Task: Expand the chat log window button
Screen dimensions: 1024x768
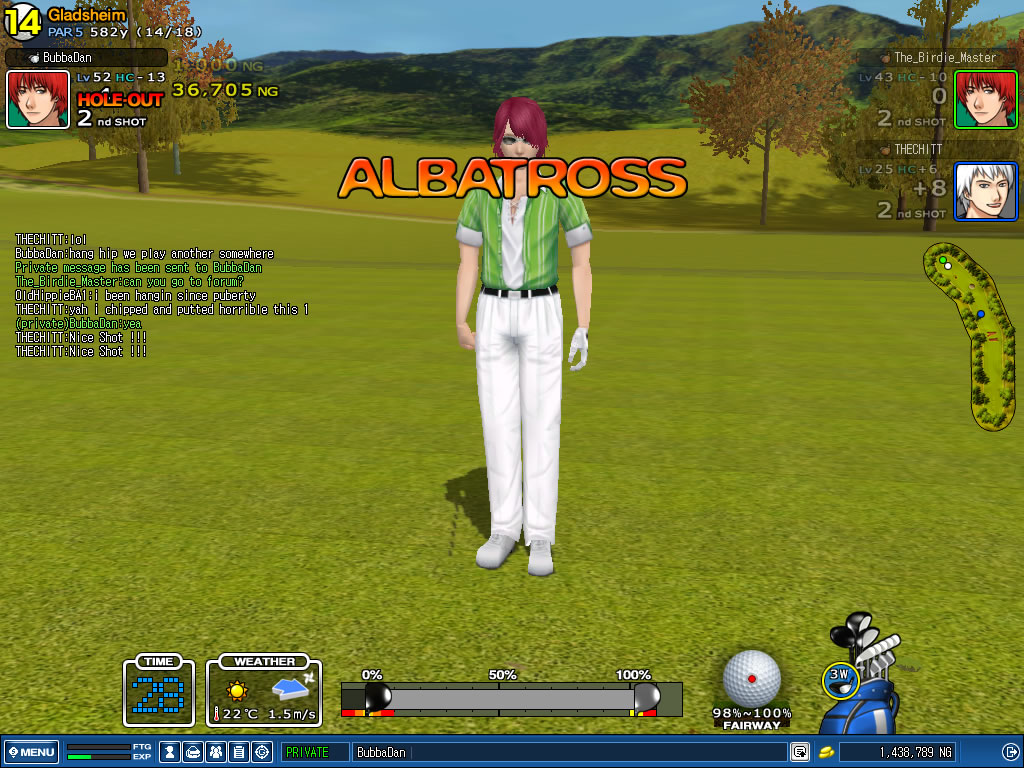Action: [x=800, y=752]
